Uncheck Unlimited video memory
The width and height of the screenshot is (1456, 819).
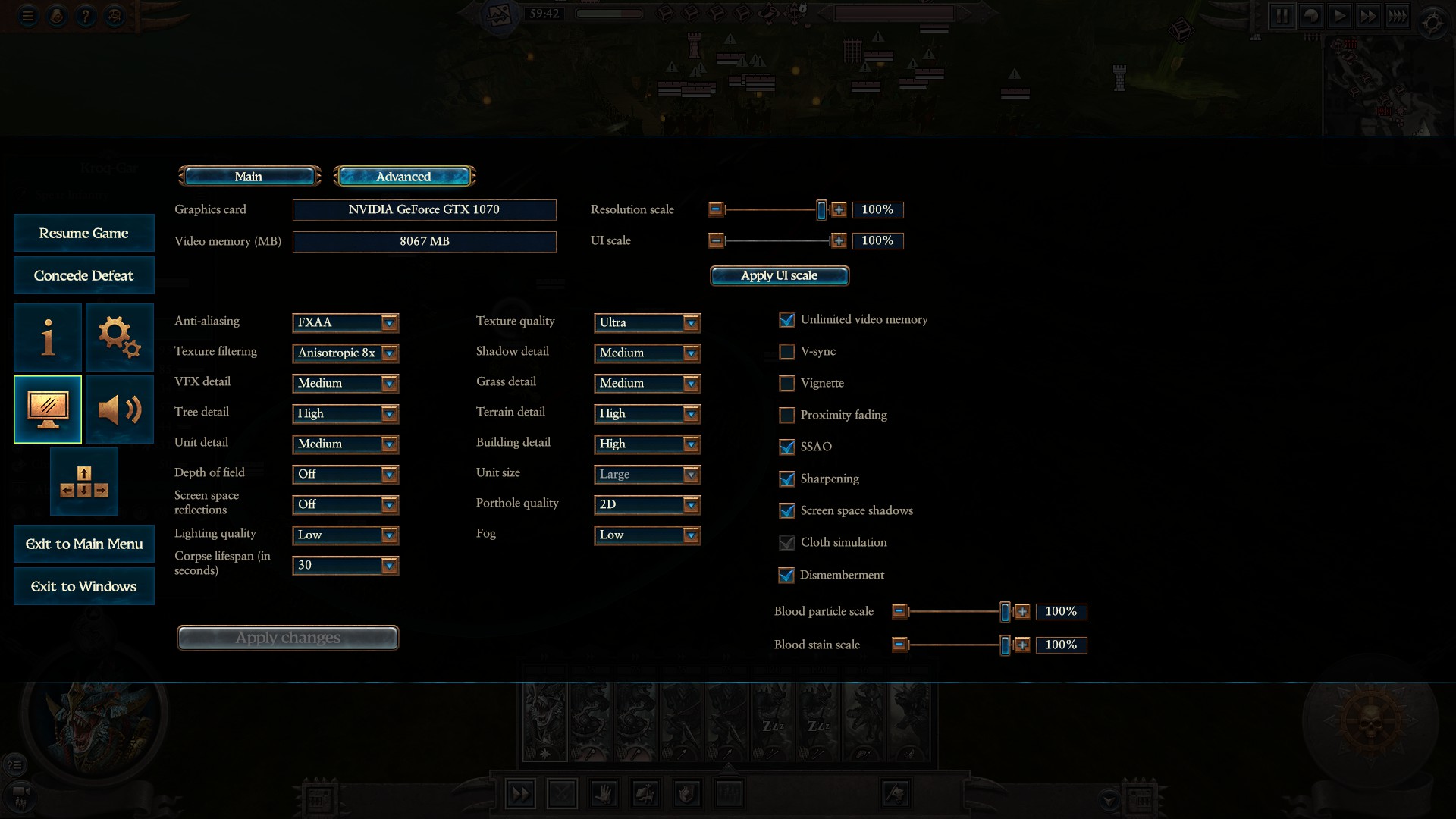coord(787,320)
